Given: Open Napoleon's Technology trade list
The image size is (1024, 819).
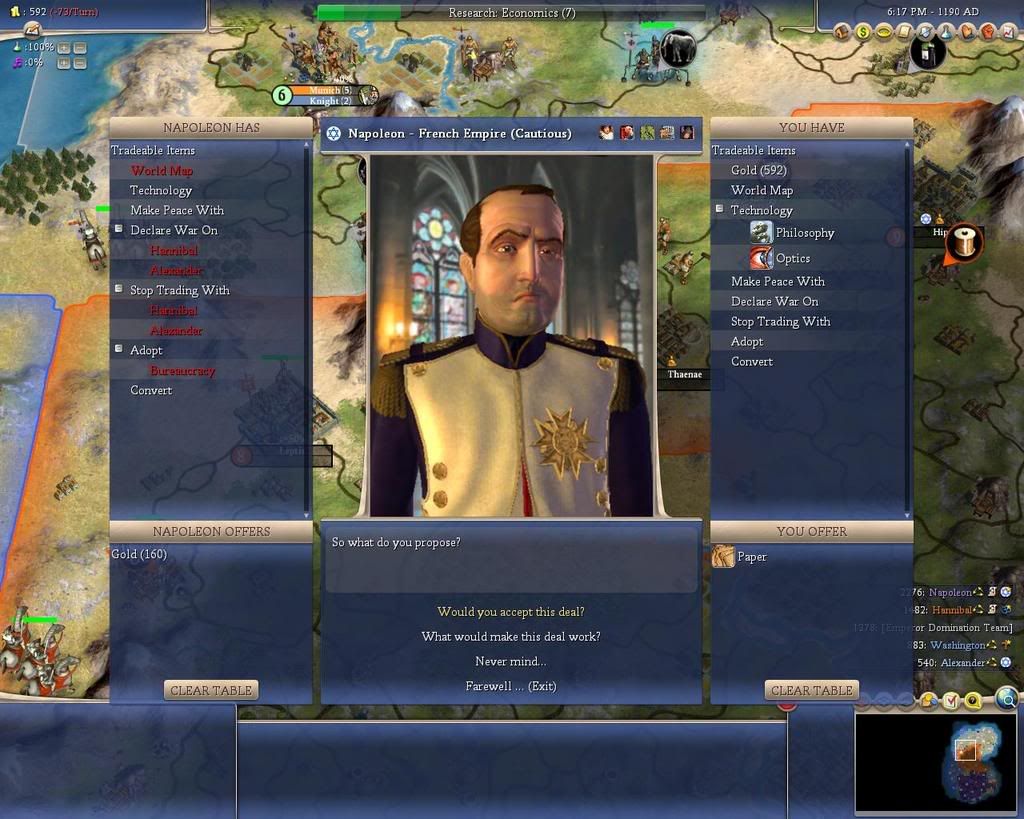Looking at the screenshot, I should tap(160, 190).
